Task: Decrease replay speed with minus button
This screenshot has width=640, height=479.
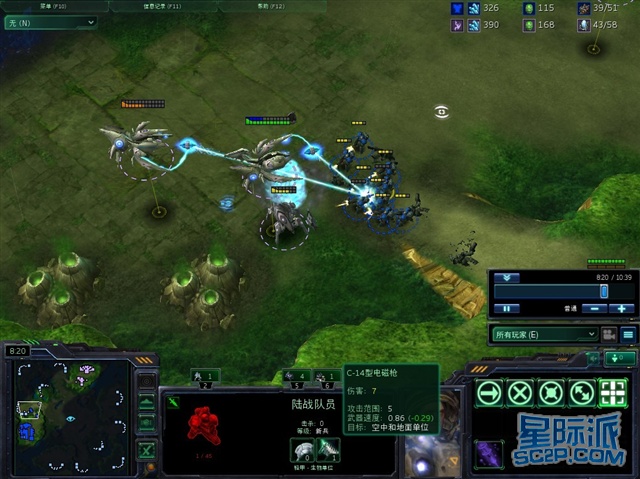Action: pyautogui.click(x=593, y=309)
